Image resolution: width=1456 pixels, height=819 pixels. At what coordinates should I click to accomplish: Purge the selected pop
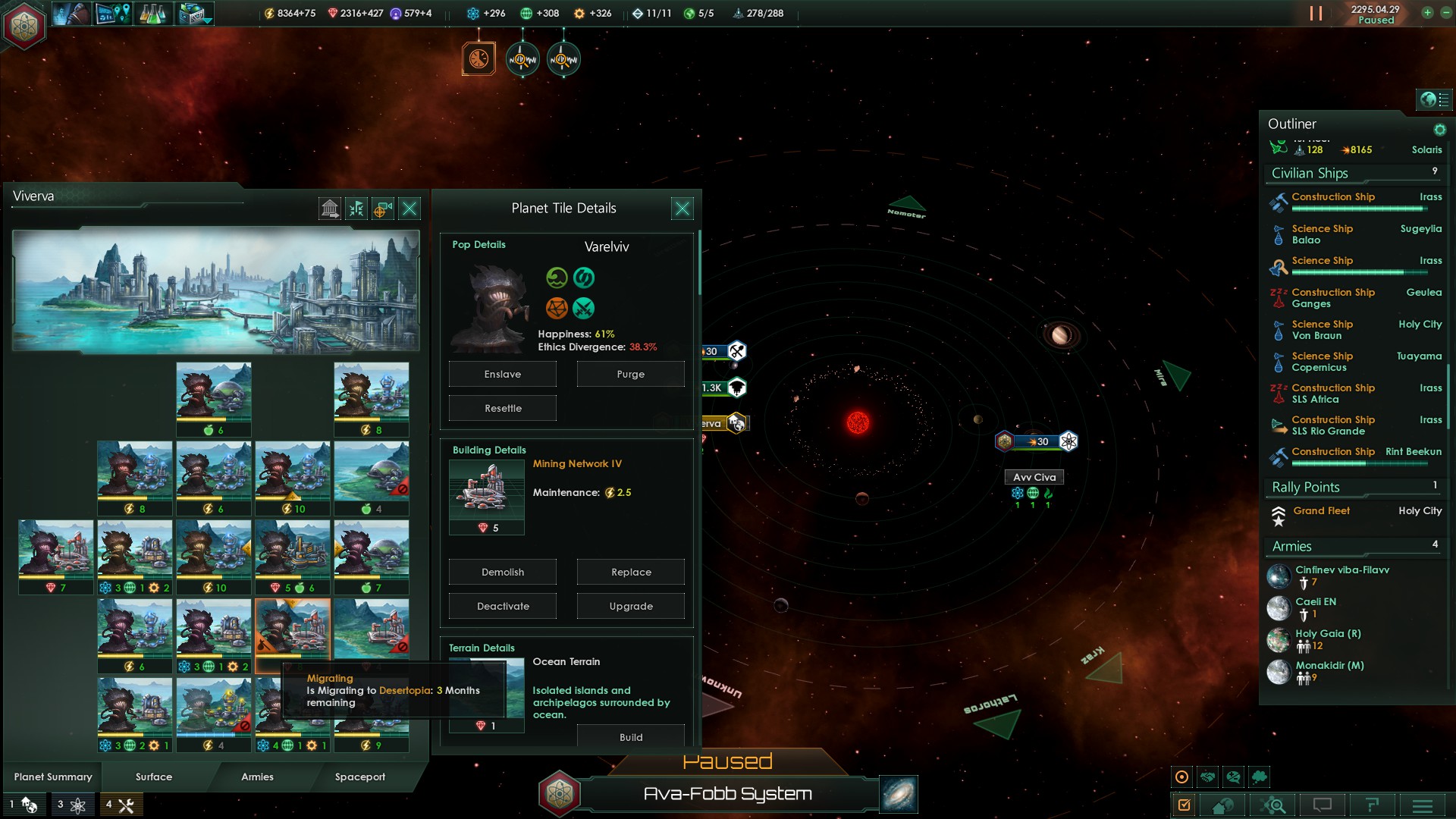tap(630, 375)
